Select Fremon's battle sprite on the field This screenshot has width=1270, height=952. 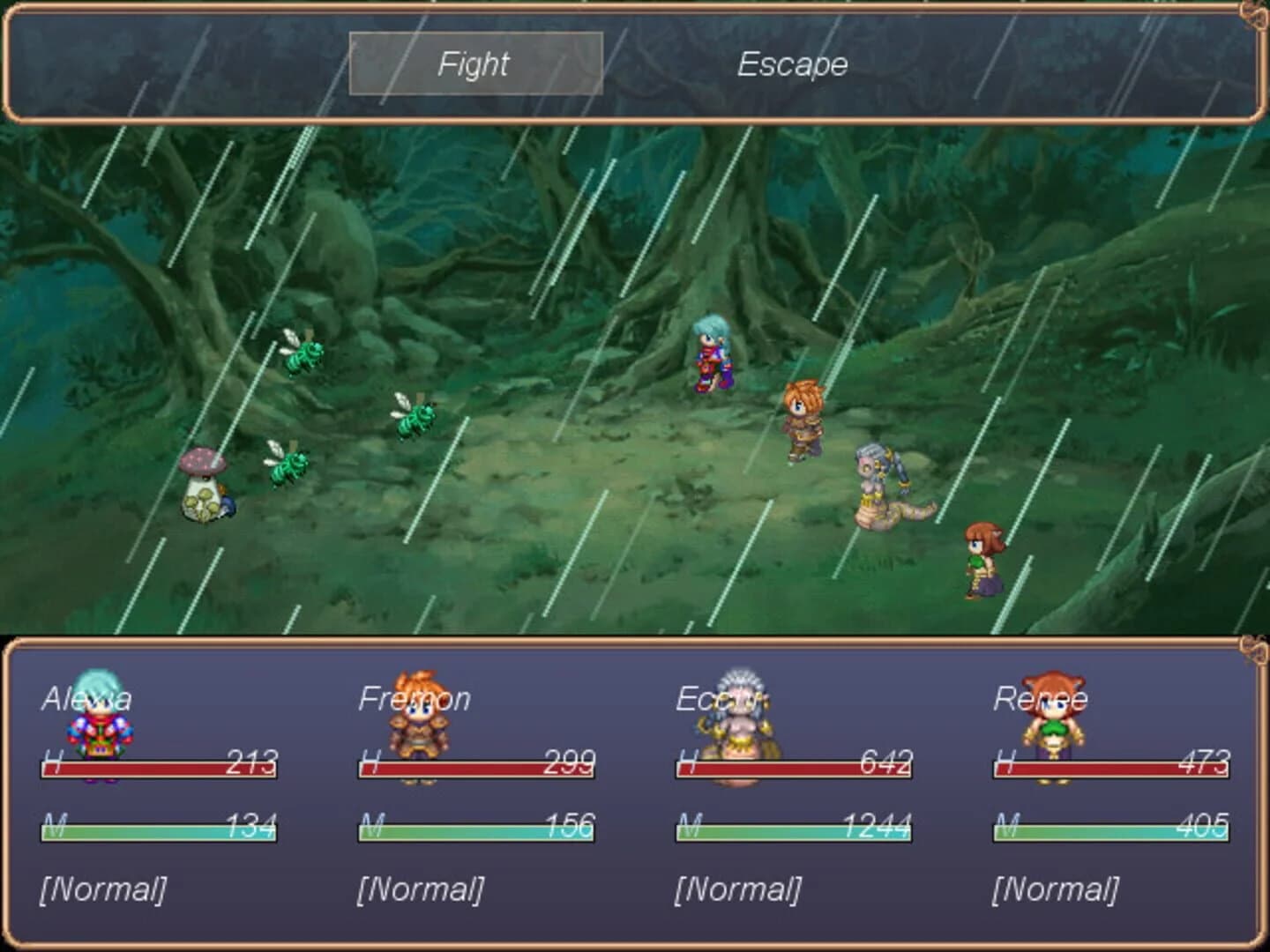(x=804, y=419)
